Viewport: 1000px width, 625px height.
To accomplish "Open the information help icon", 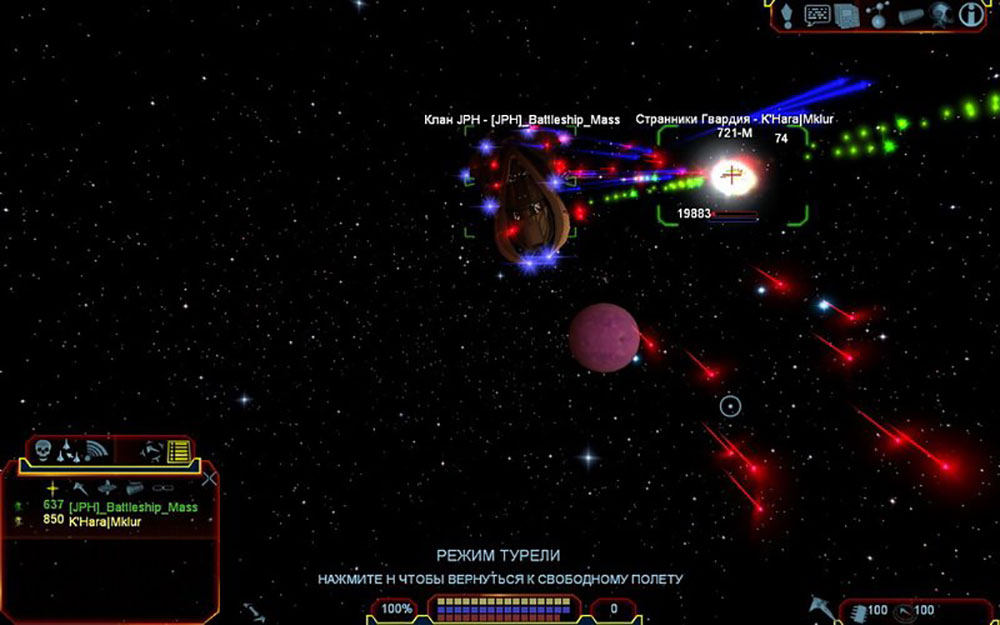I will coord(968,14).
